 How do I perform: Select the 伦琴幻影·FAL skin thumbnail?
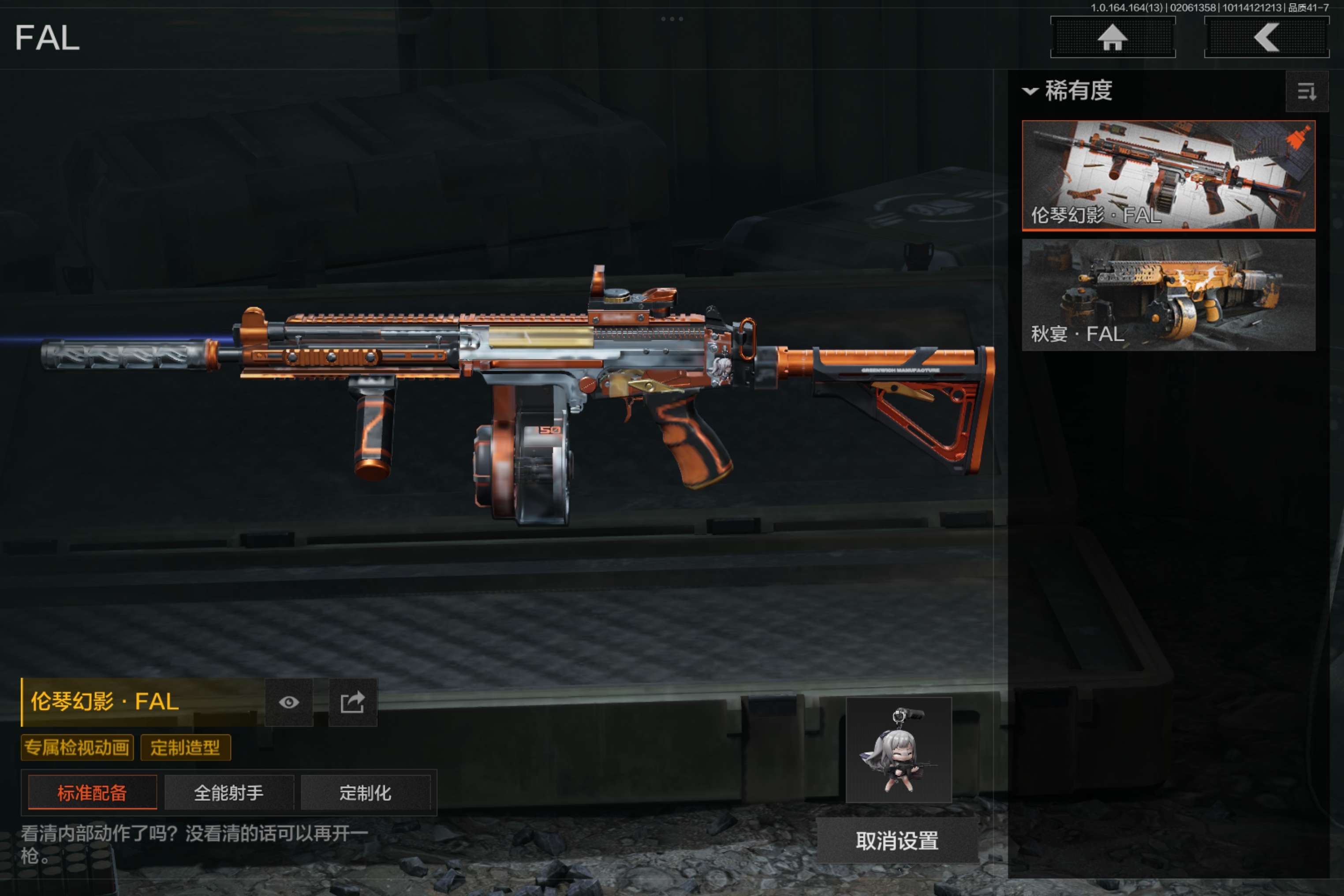(x=1168, y=175)
